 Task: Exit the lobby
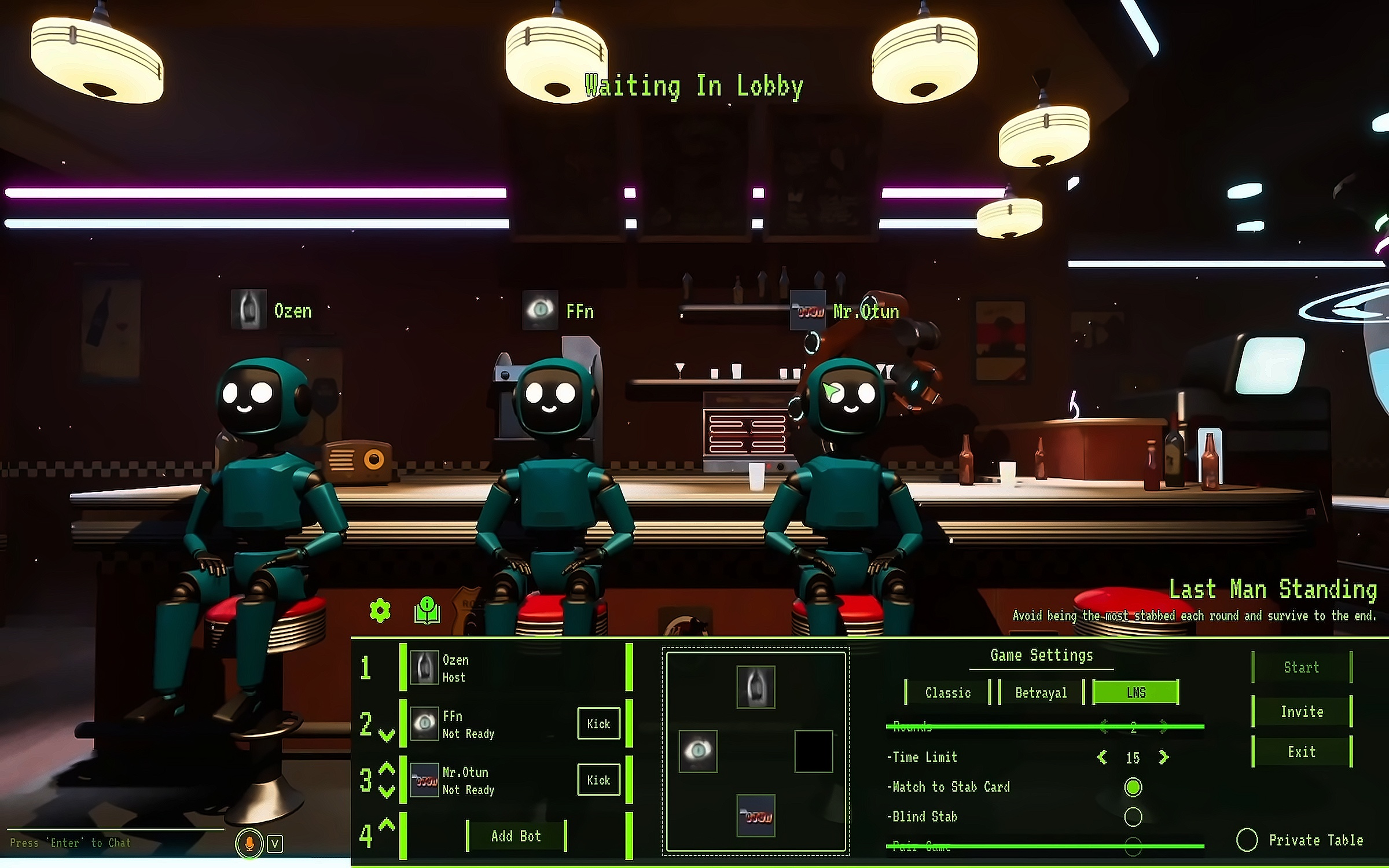(1301, 752)
